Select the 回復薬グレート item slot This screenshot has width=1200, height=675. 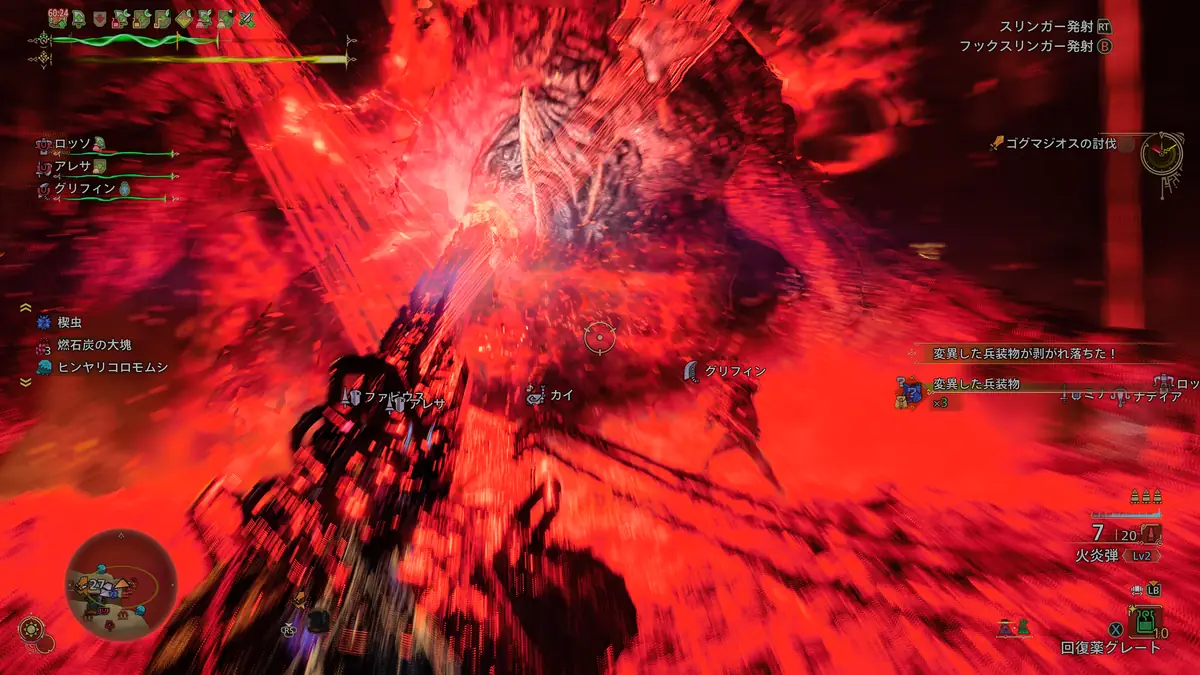[1142, 622]
